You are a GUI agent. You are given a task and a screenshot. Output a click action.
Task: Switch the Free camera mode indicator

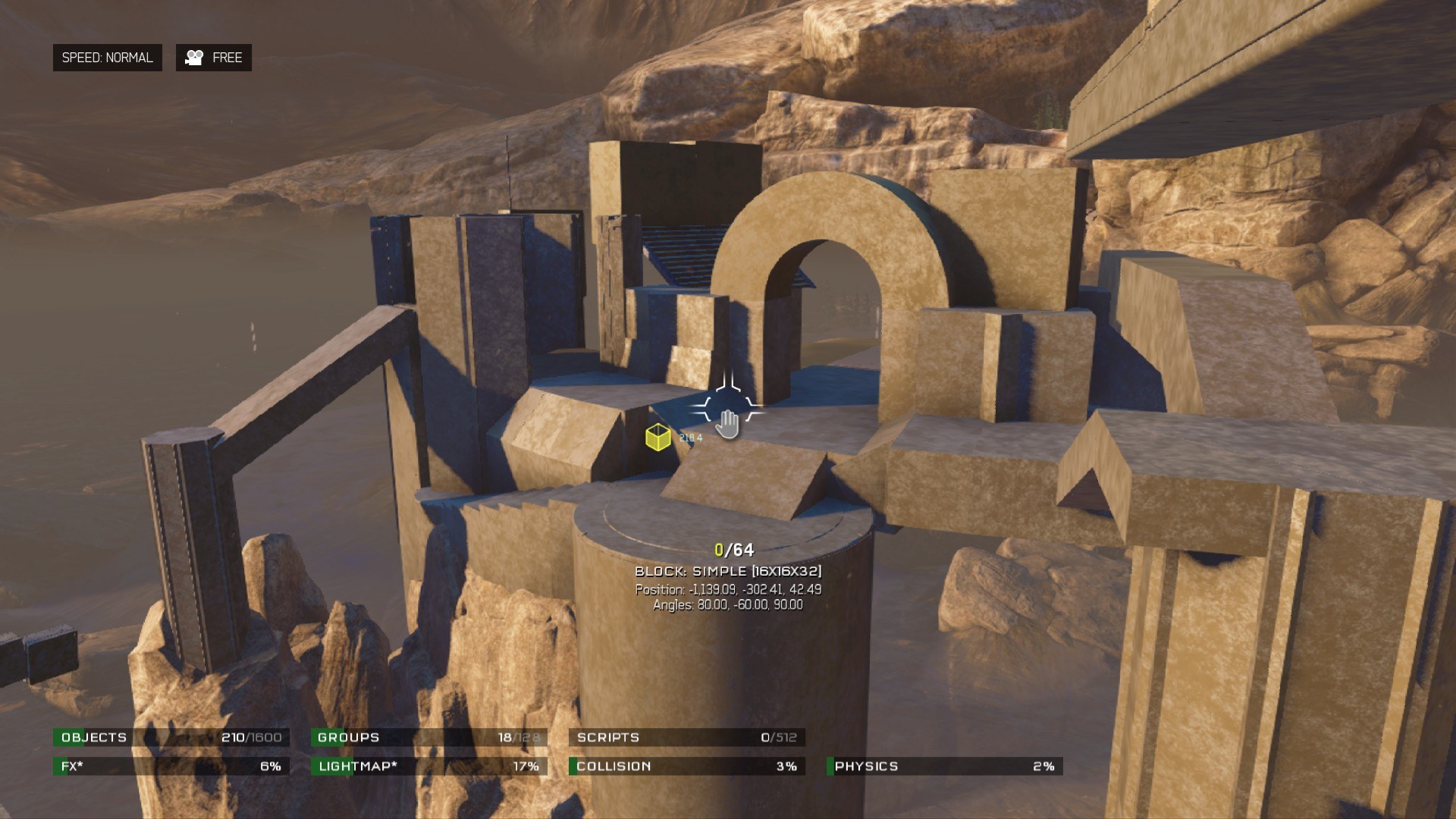tap(214, 58)
